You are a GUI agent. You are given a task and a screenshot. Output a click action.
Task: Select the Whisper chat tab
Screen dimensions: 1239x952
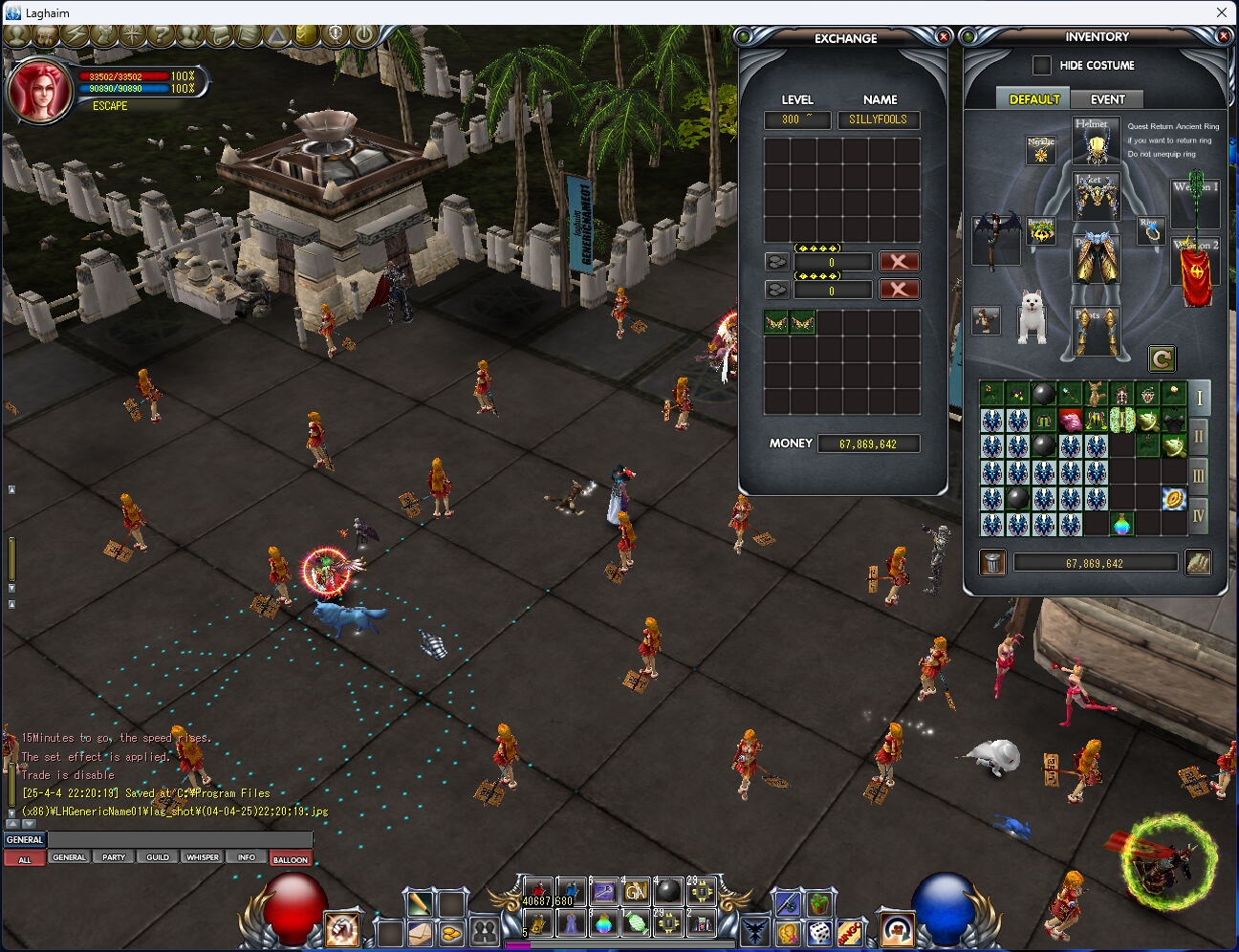[x=202, y=857]
